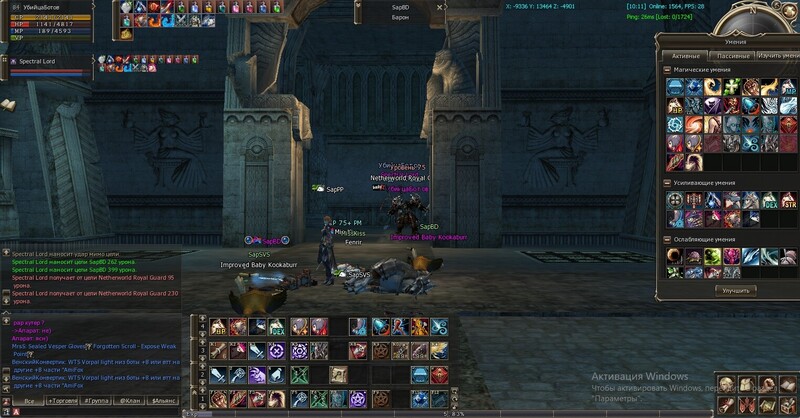Use the DEX skill on the hotbar
Image resolution: width=800 pixels, height=418 pixels.
pos(277,327)
